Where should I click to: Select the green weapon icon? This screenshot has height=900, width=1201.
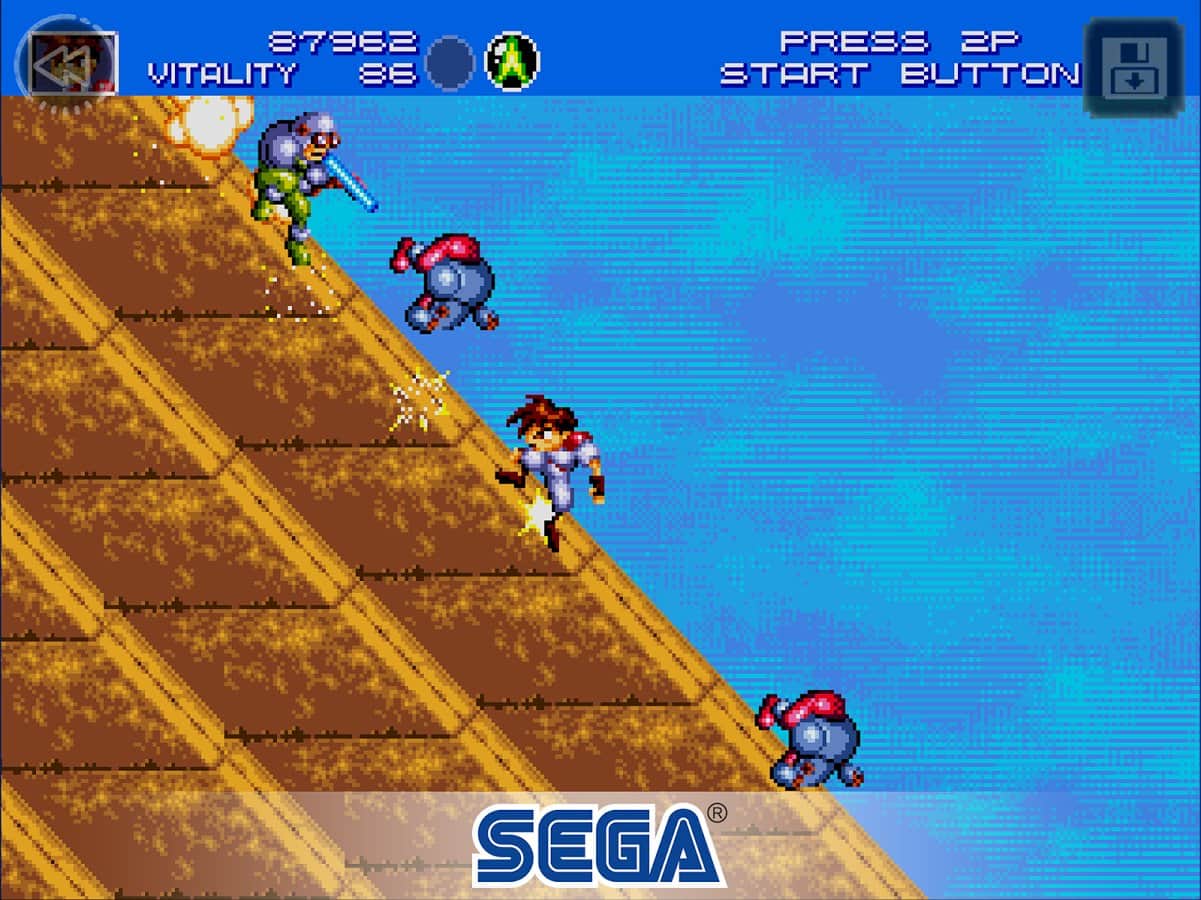pos(512,62)
